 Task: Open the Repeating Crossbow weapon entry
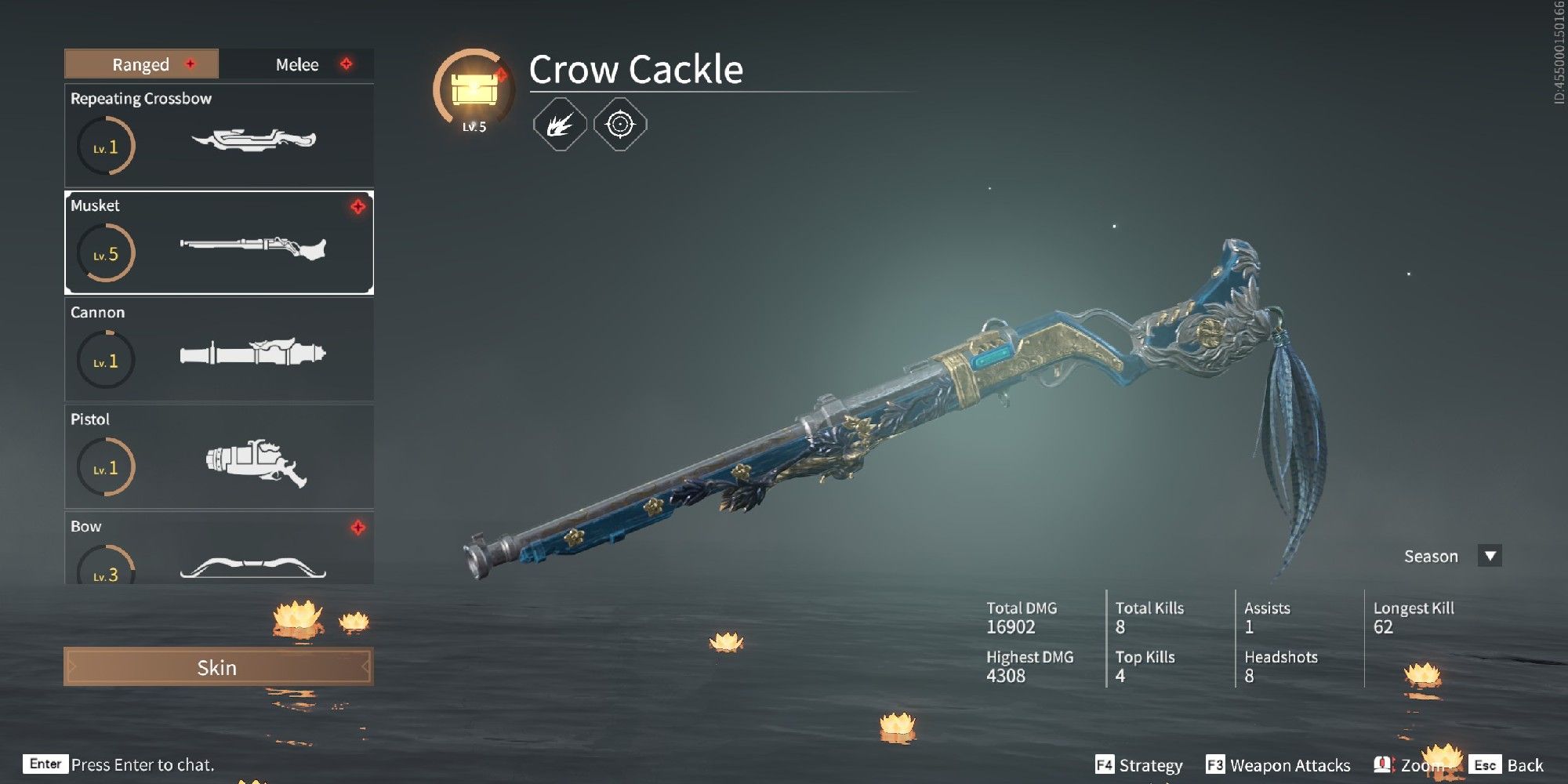(218, 135)
